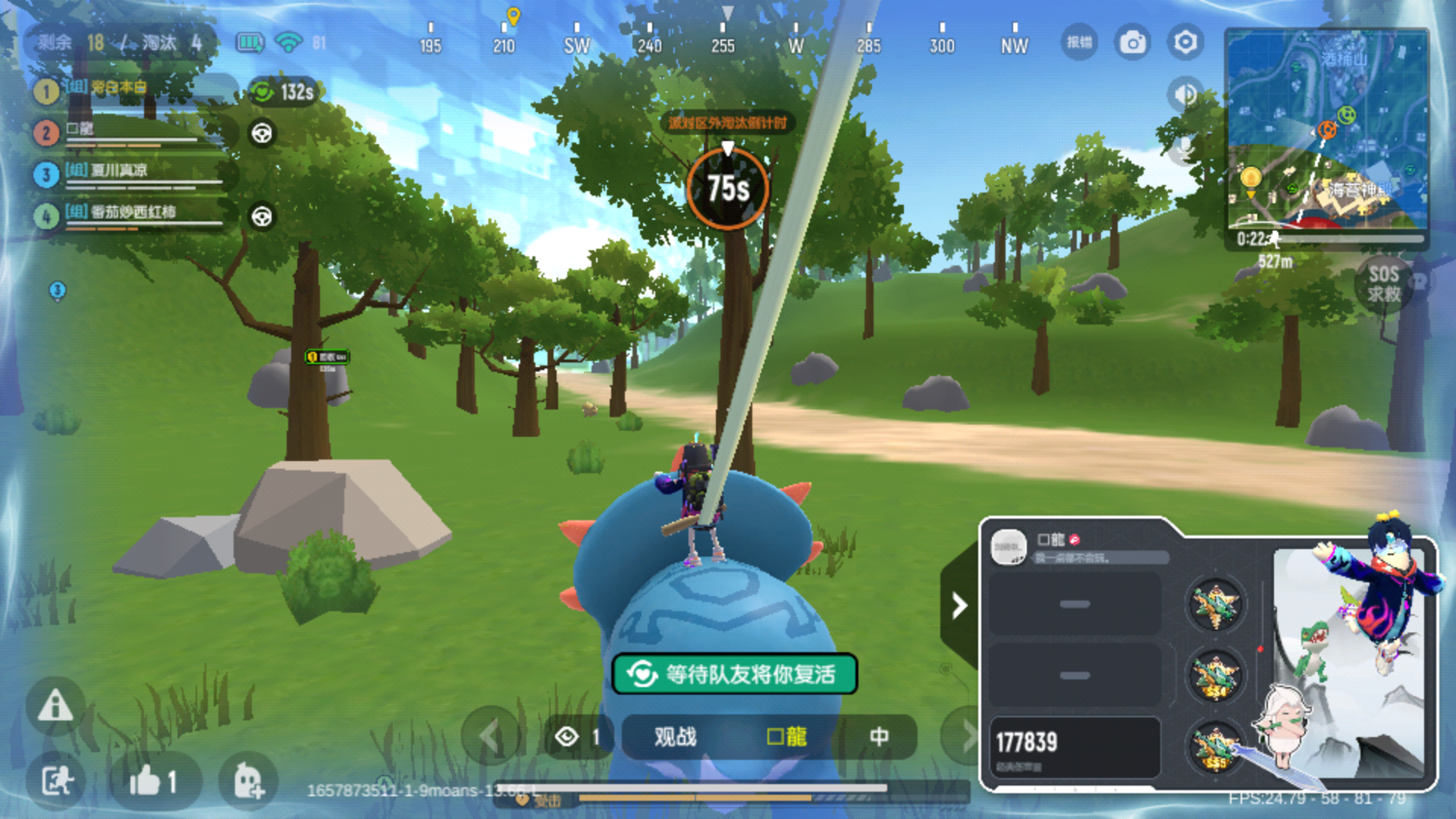Give a thumbs-up like
1456x819 pixels.
[x=154, y=781]
